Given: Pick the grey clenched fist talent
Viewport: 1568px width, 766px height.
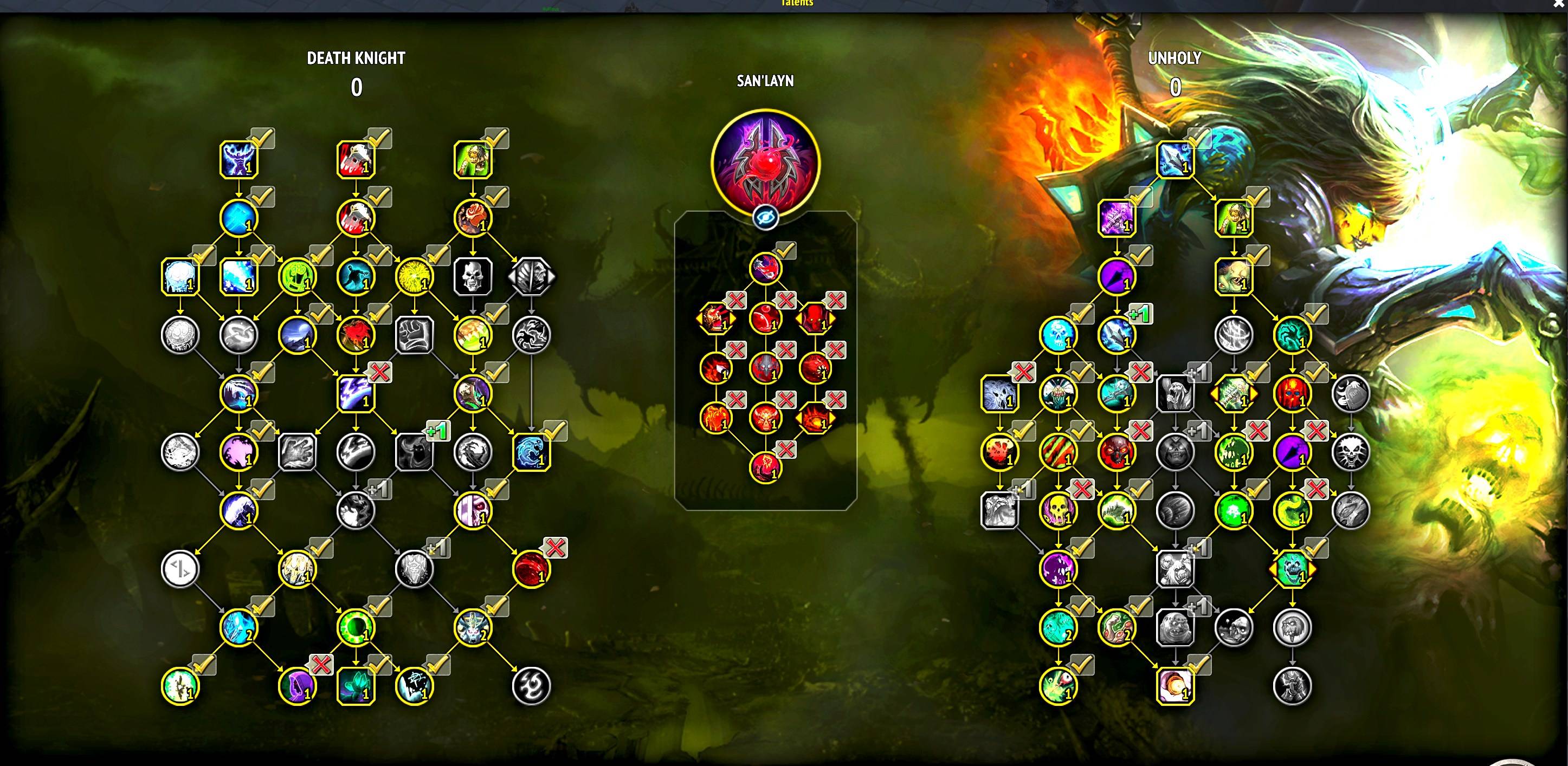Looking at the screenshot, I should (x=414, y=335).
